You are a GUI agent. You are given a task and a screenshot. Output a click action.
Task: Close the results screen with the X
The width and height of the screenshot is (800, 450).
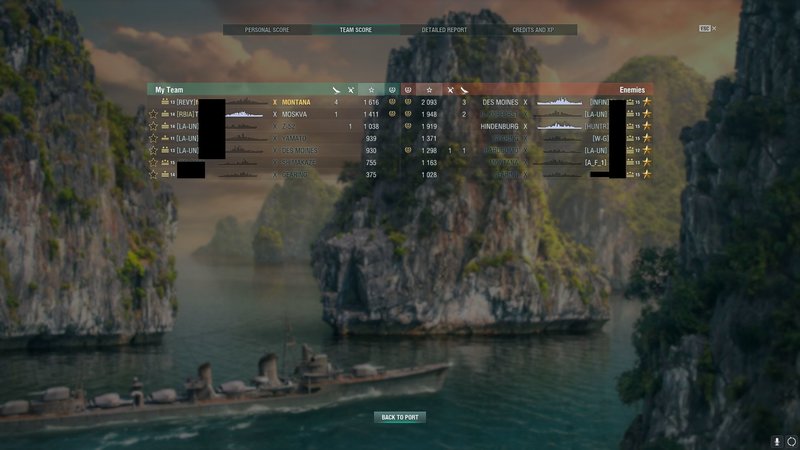point(713,29)
